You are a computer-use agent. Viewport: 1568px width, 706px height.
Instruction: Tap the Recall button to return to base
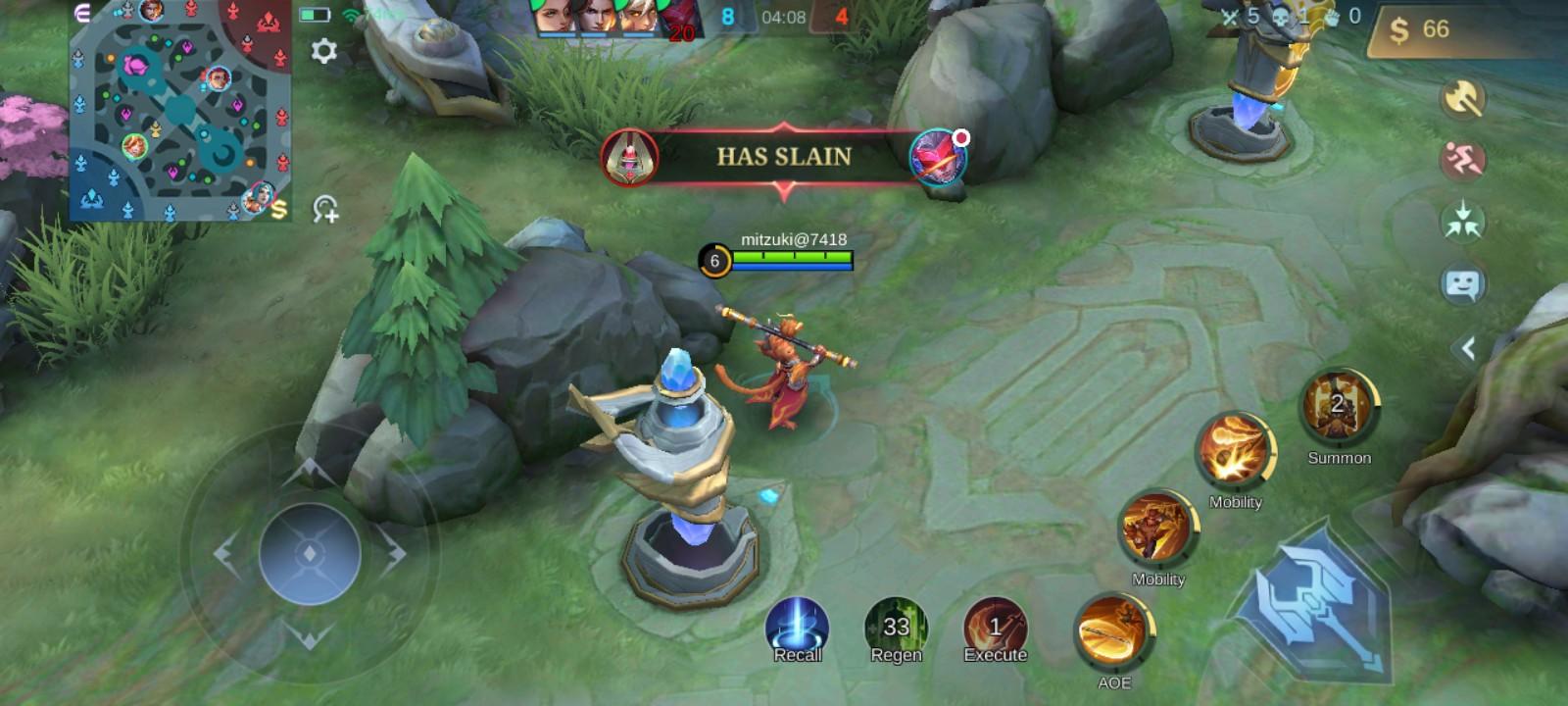tap(796, 628)
